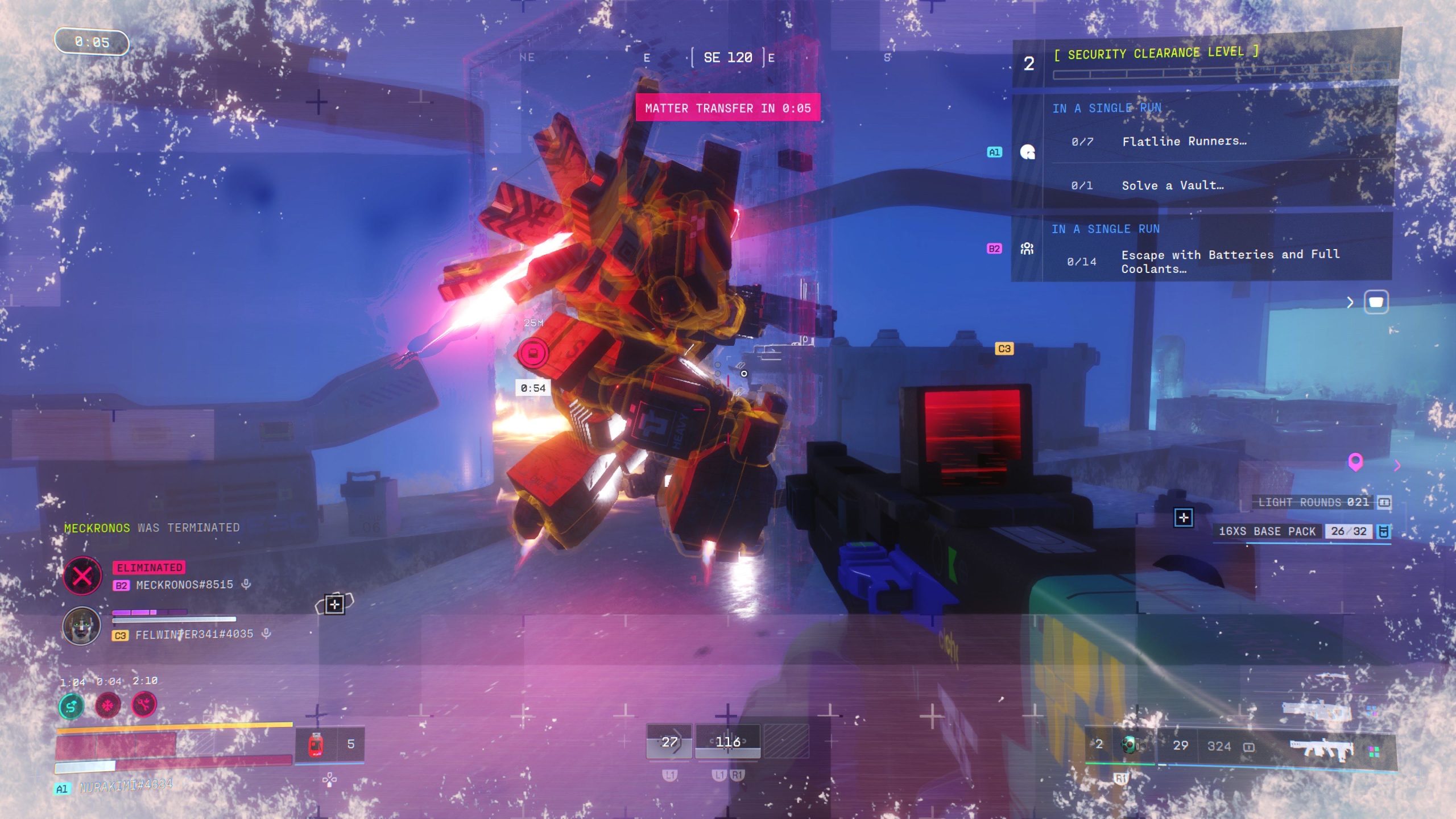Image resolution: width=1456 pixels, height=819 pixels.
Task: Click the white bag icon beside the arrow
Action: pyautogui.click(x=1376, y=302)
